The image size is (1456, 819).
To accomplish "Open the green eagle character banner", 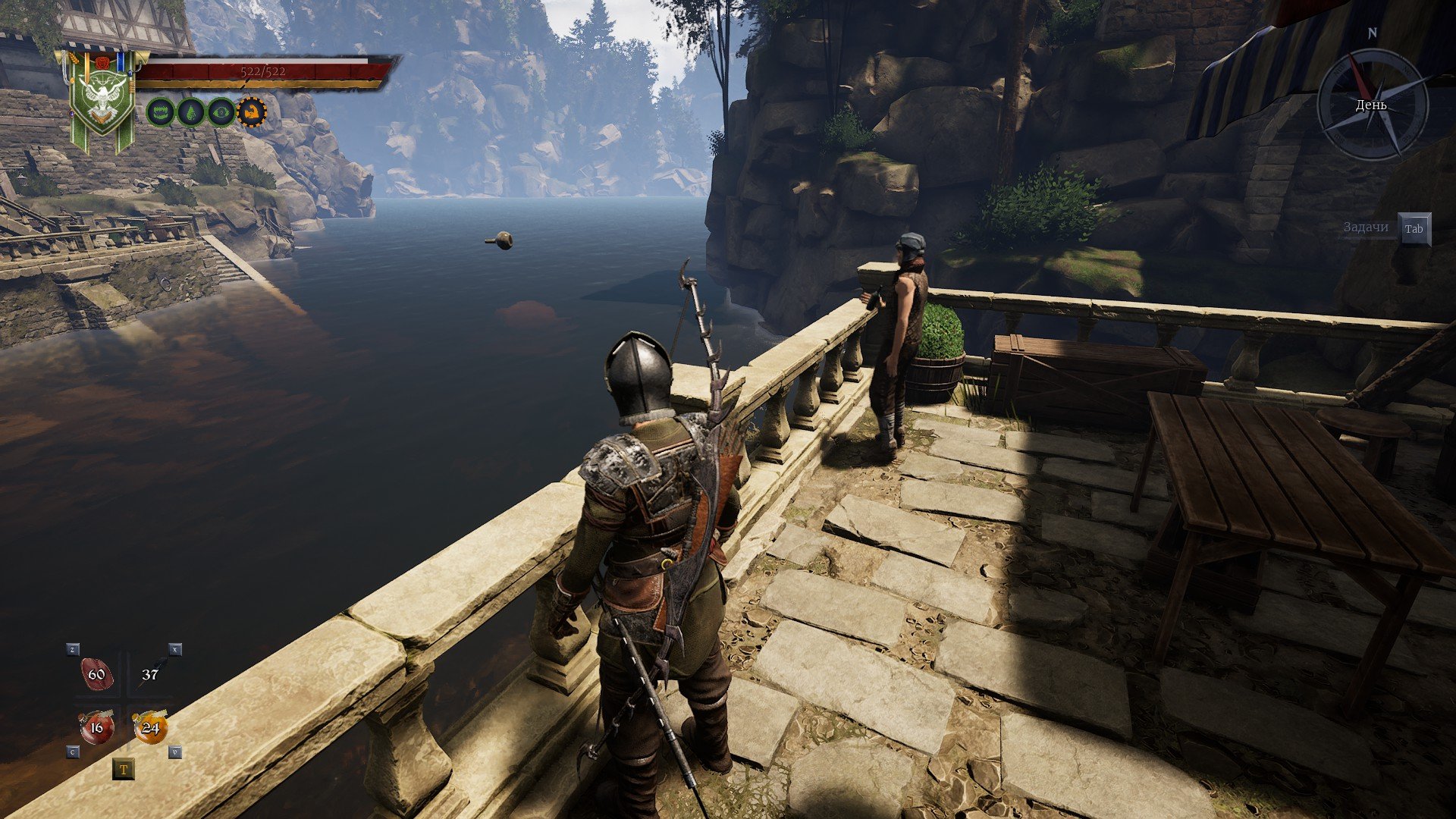I will point(102,99).
